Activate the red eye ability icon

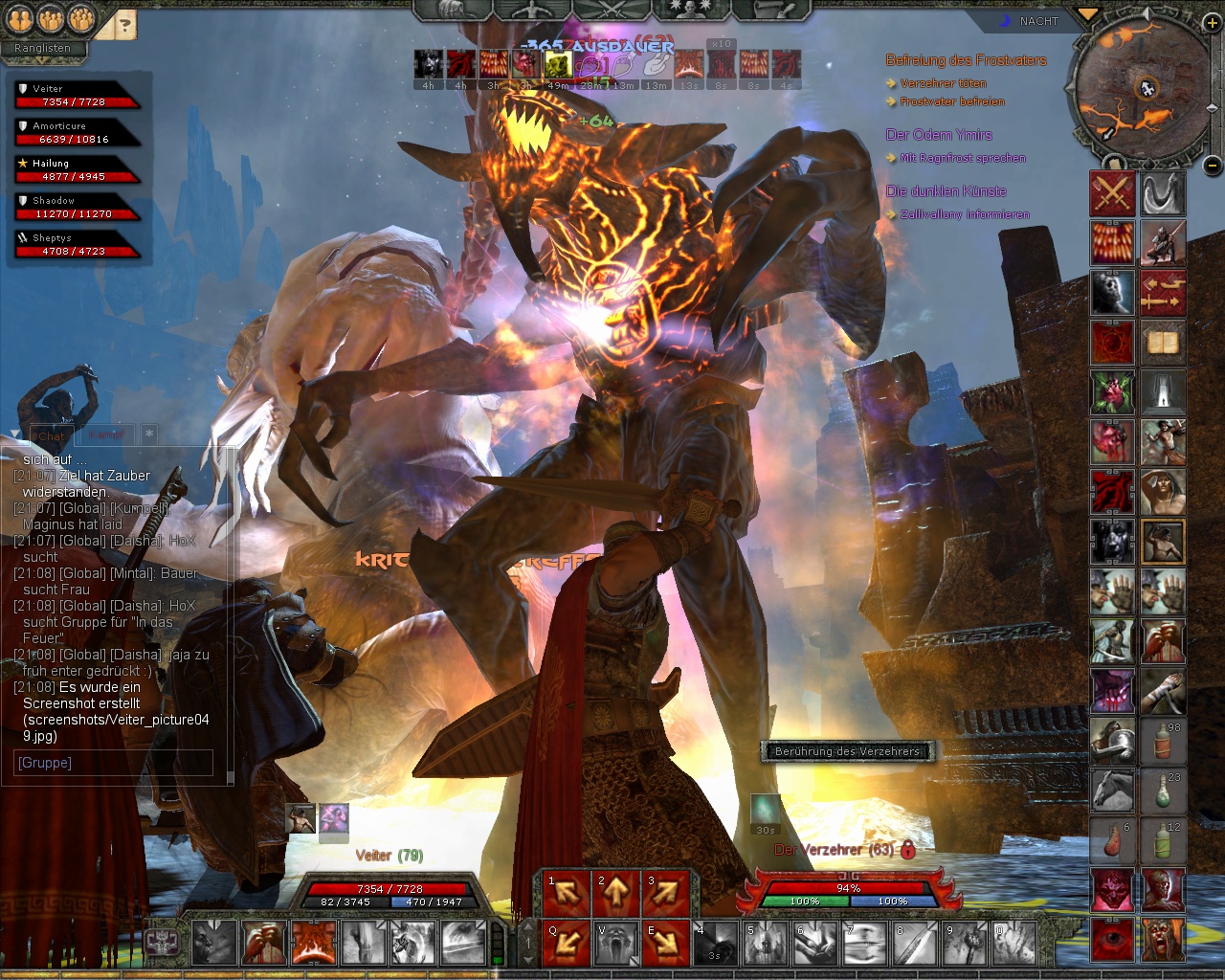[x=1112, y=940]
